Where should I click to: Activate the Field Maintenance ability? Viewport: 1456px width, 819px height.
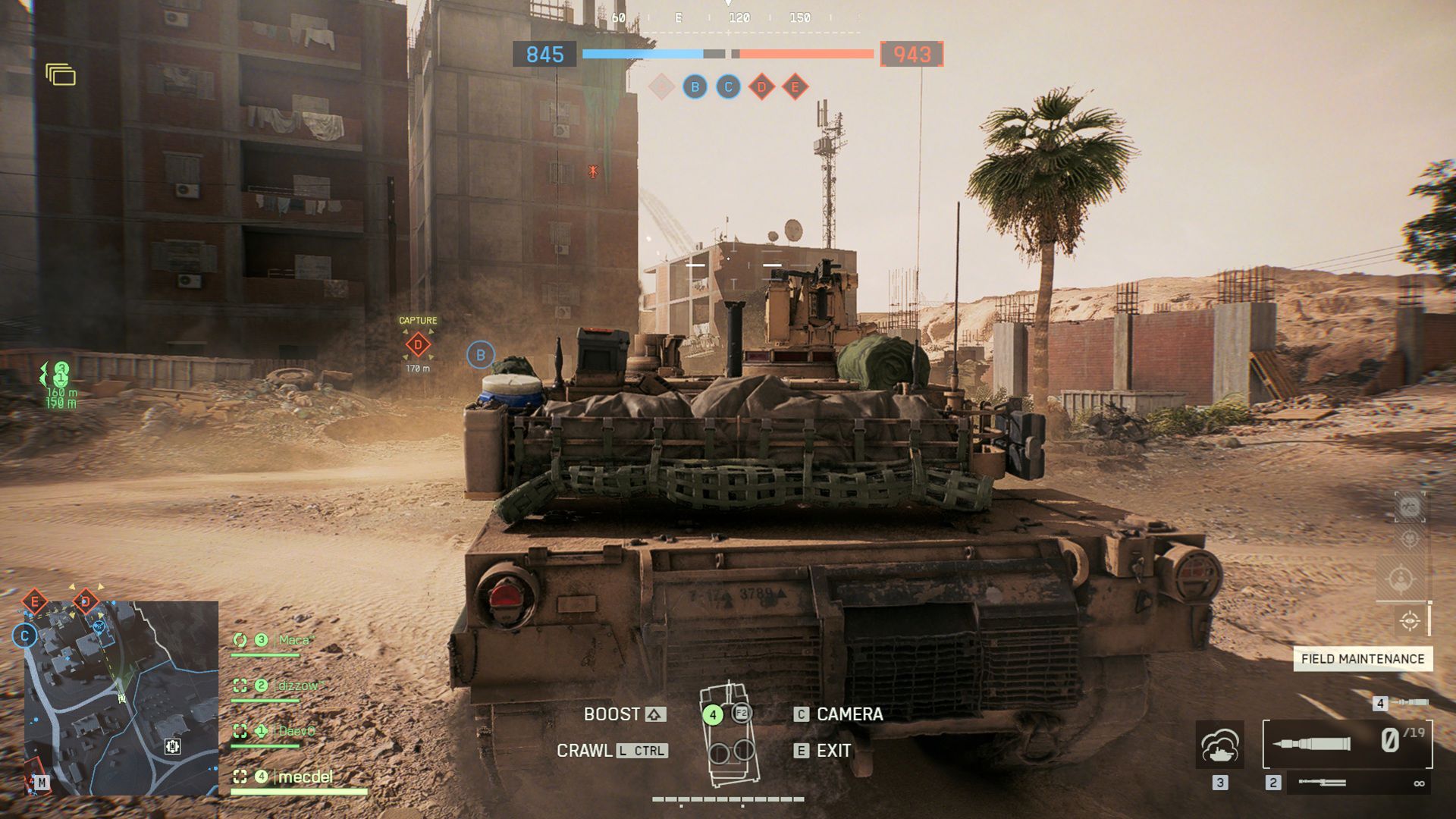(x=1362, y=658)
